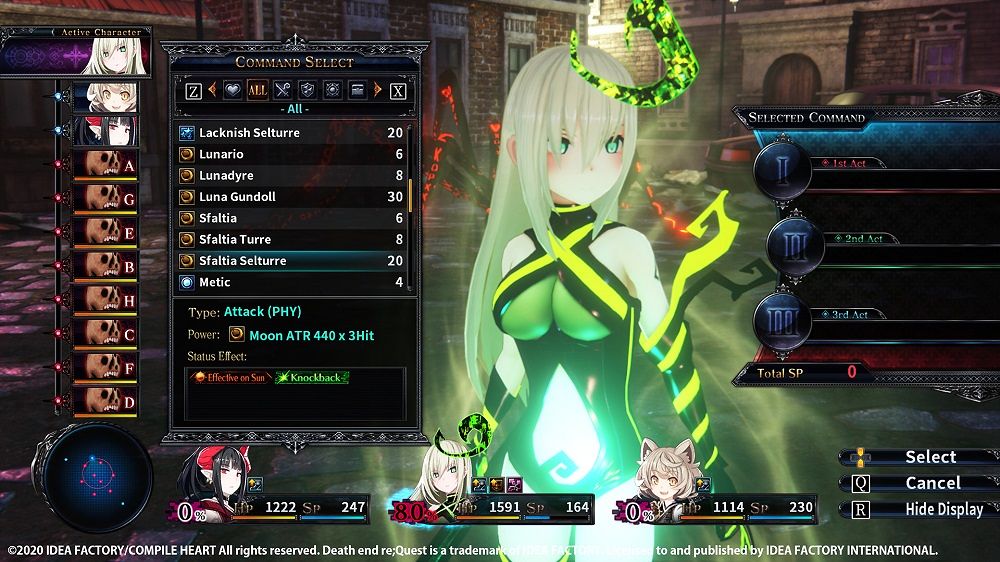Select Sfaltia Turre in the list

point(290,240)
